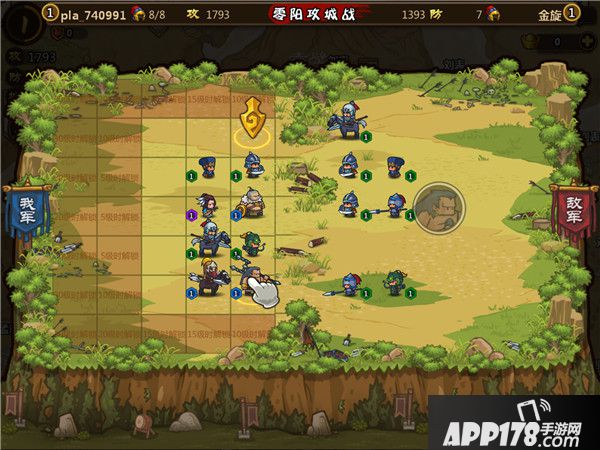Click the enemy level badge beside 金旋
Screen dimensions: 600x450
click(571, 14)
